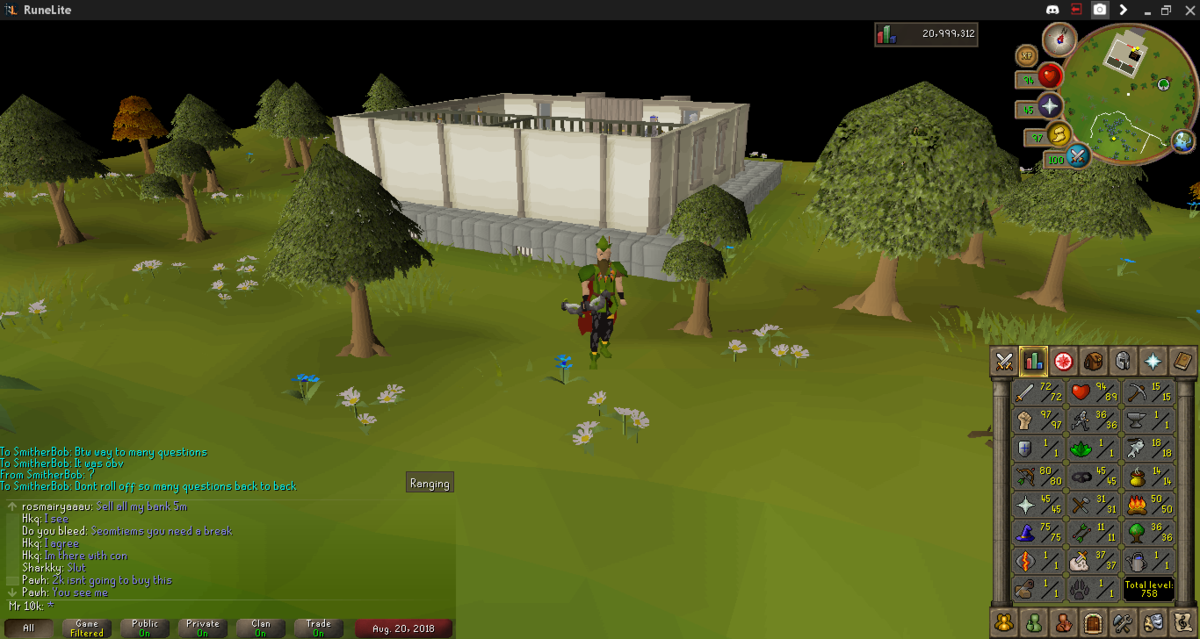The height and width of the screenshot is (639, 1200).
Task: Click the Aug. 20, 2018 report button
Action: pos(397,628)
